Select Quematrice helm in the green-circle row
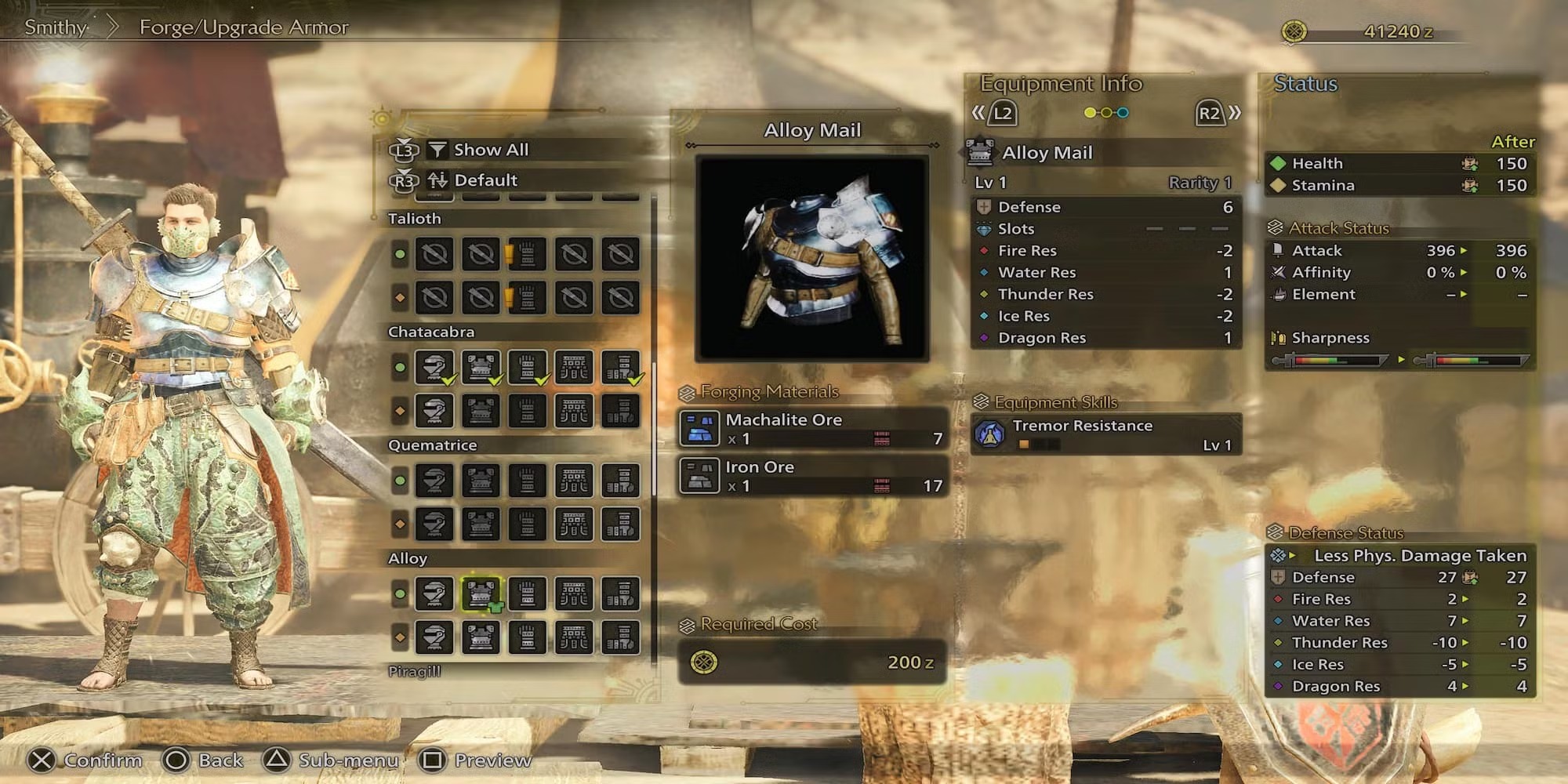Image resolution: width=1568 pixels, height=784 pixels. click(434, 481)
